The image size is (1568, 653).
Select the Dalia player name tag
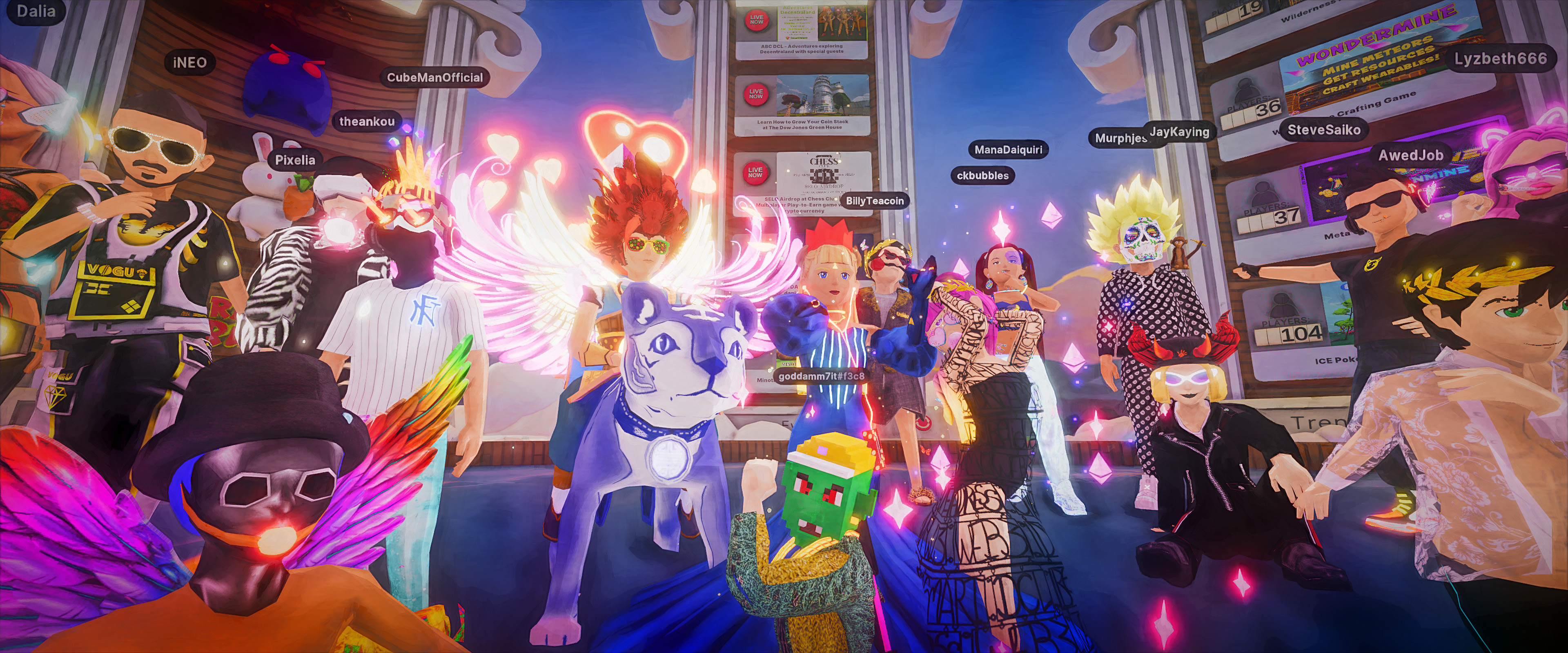coord(35,11)
